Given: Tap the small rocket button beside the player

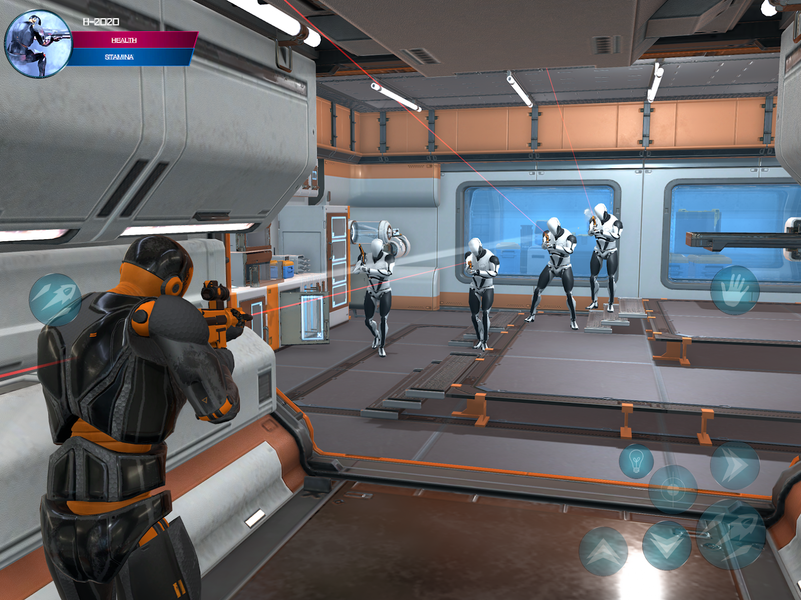Looking at the screenshot, I should [x=55, y=299].
